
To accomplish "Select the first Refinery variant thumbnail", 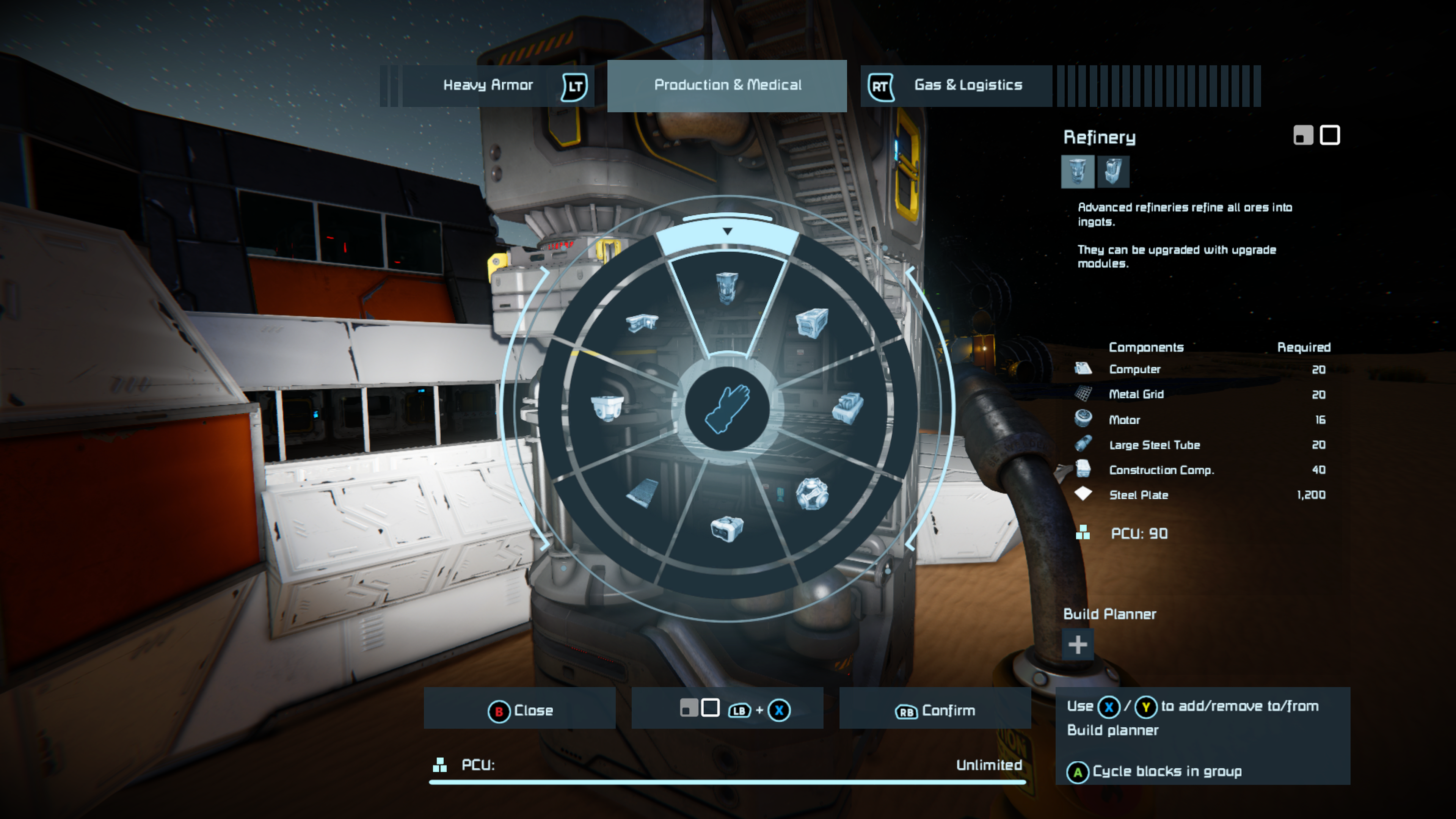I will [1077, 171].
